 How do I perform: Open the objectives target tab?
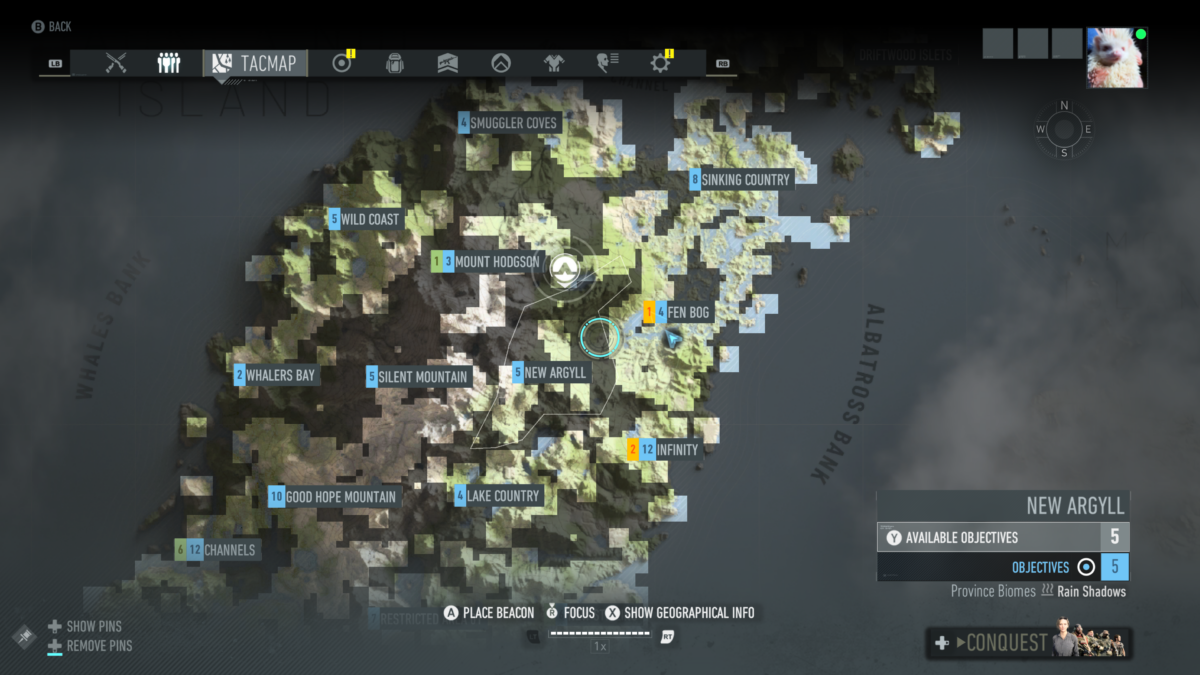pyautogui.click(x=342, y=64)
